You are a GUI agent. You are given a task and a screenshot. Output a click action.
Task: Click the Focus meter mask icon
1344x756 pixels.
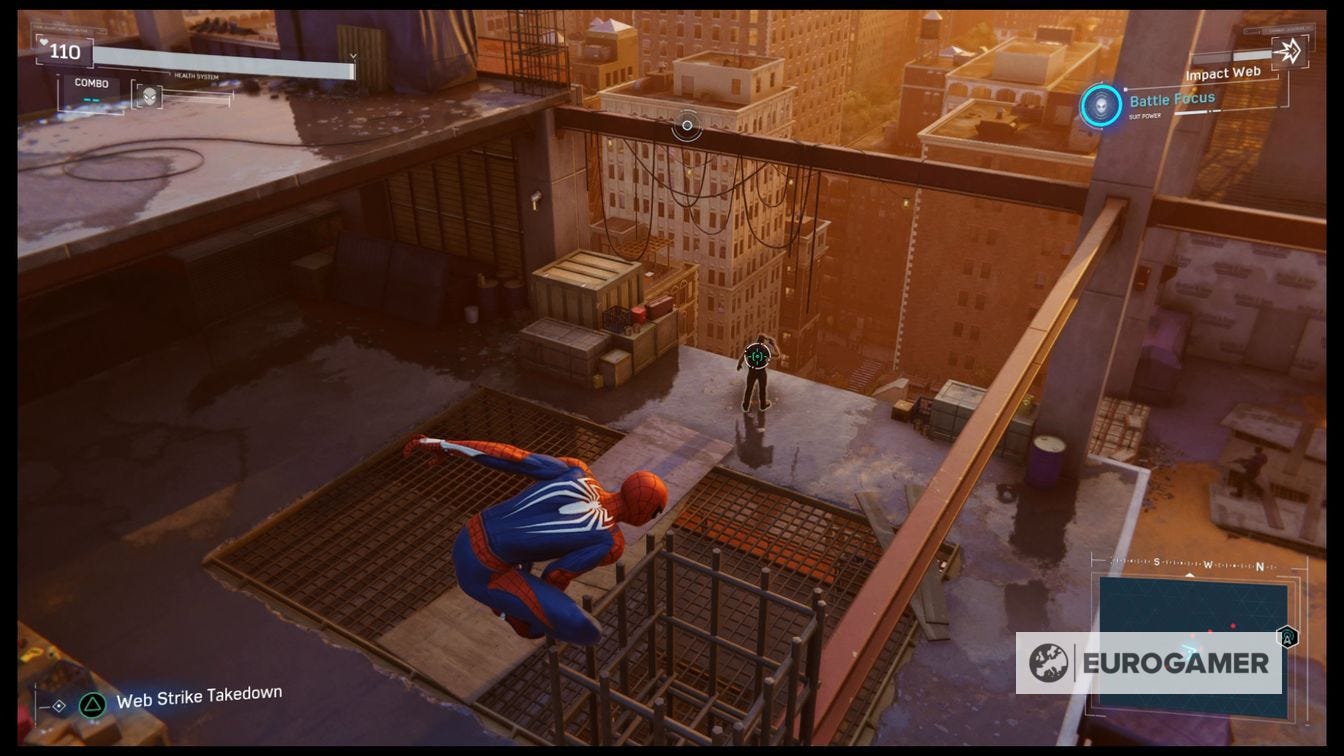pyautogui.click(x=149, y=94)
